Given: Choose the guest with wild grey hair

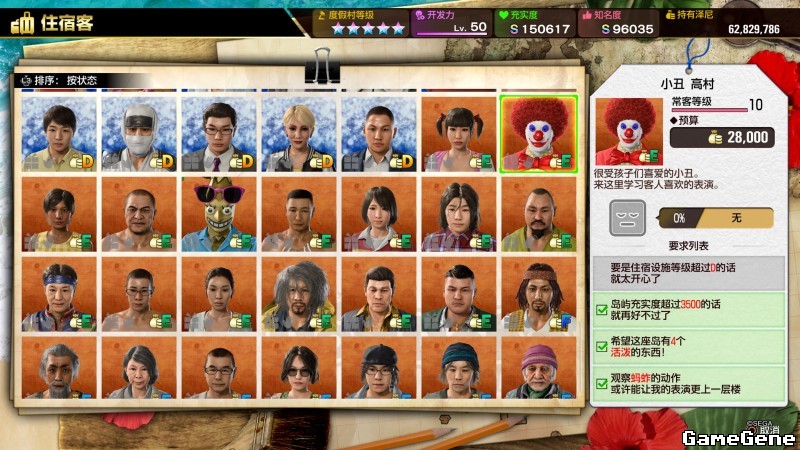Looking at the screenshot, I should 298,294.
